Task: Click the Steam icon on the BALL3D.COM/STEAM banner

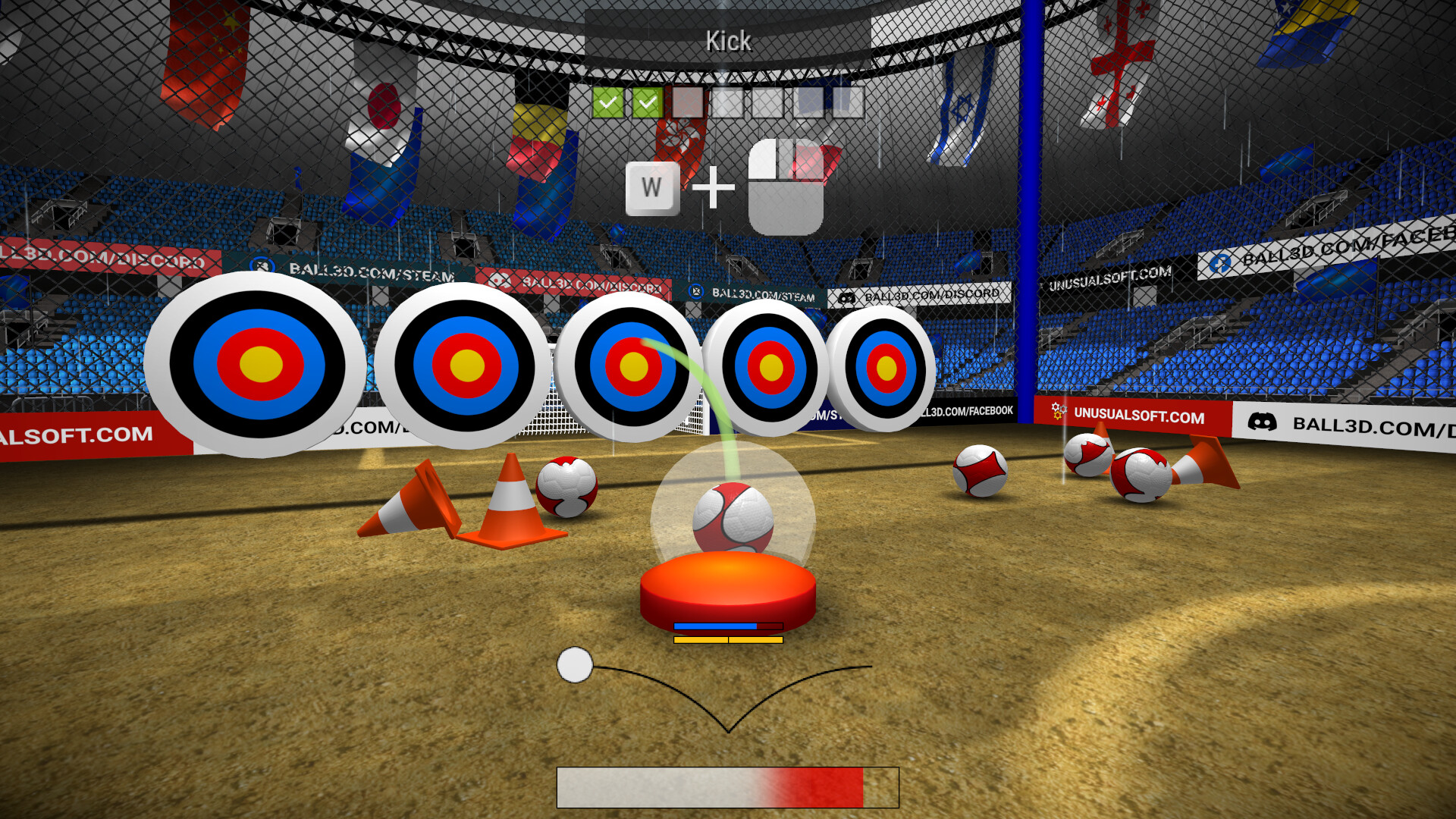Action: (696, 290)
